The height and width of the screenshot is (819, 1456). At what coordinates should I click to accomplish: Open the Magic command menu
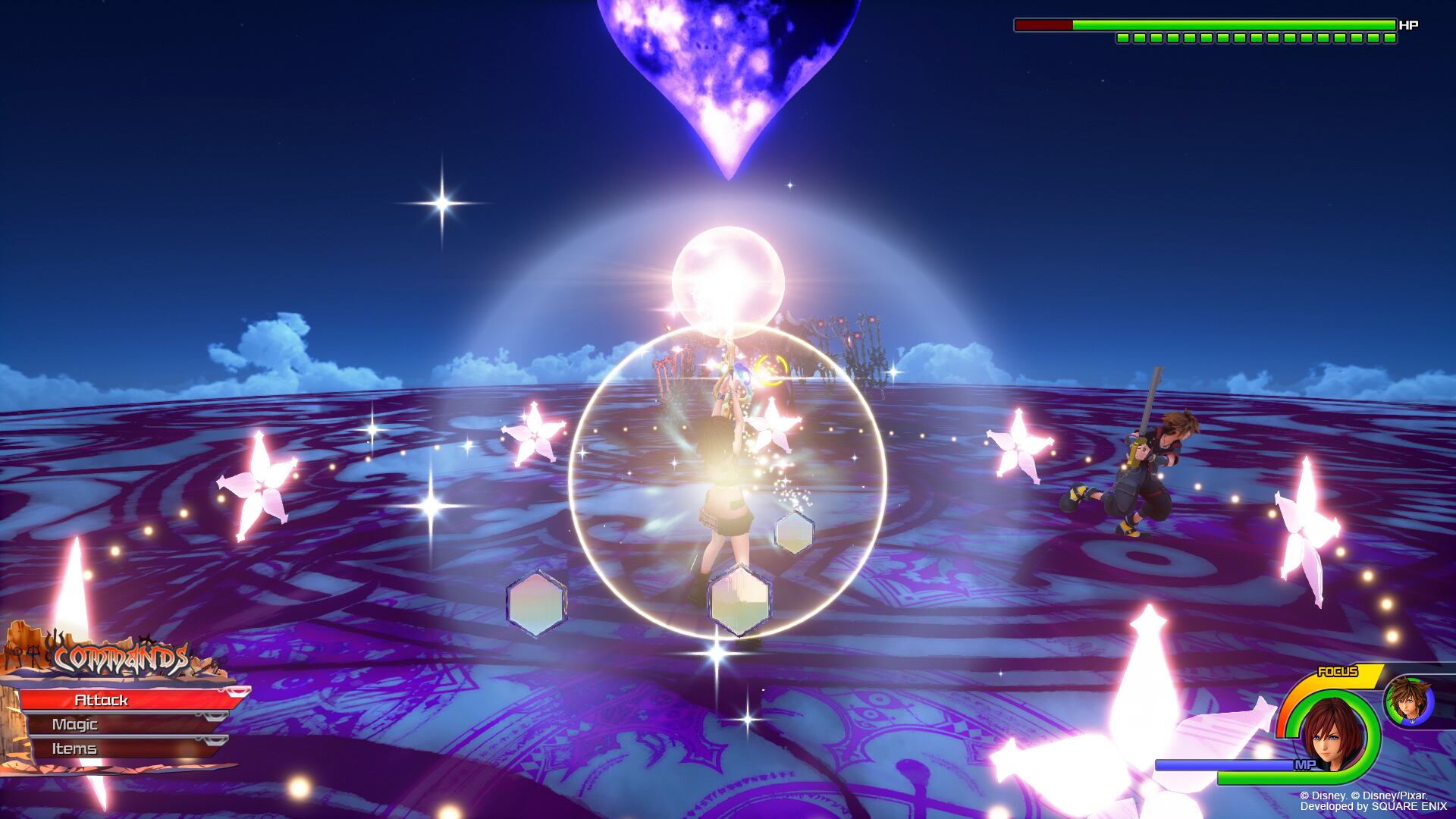coord(121,724)
